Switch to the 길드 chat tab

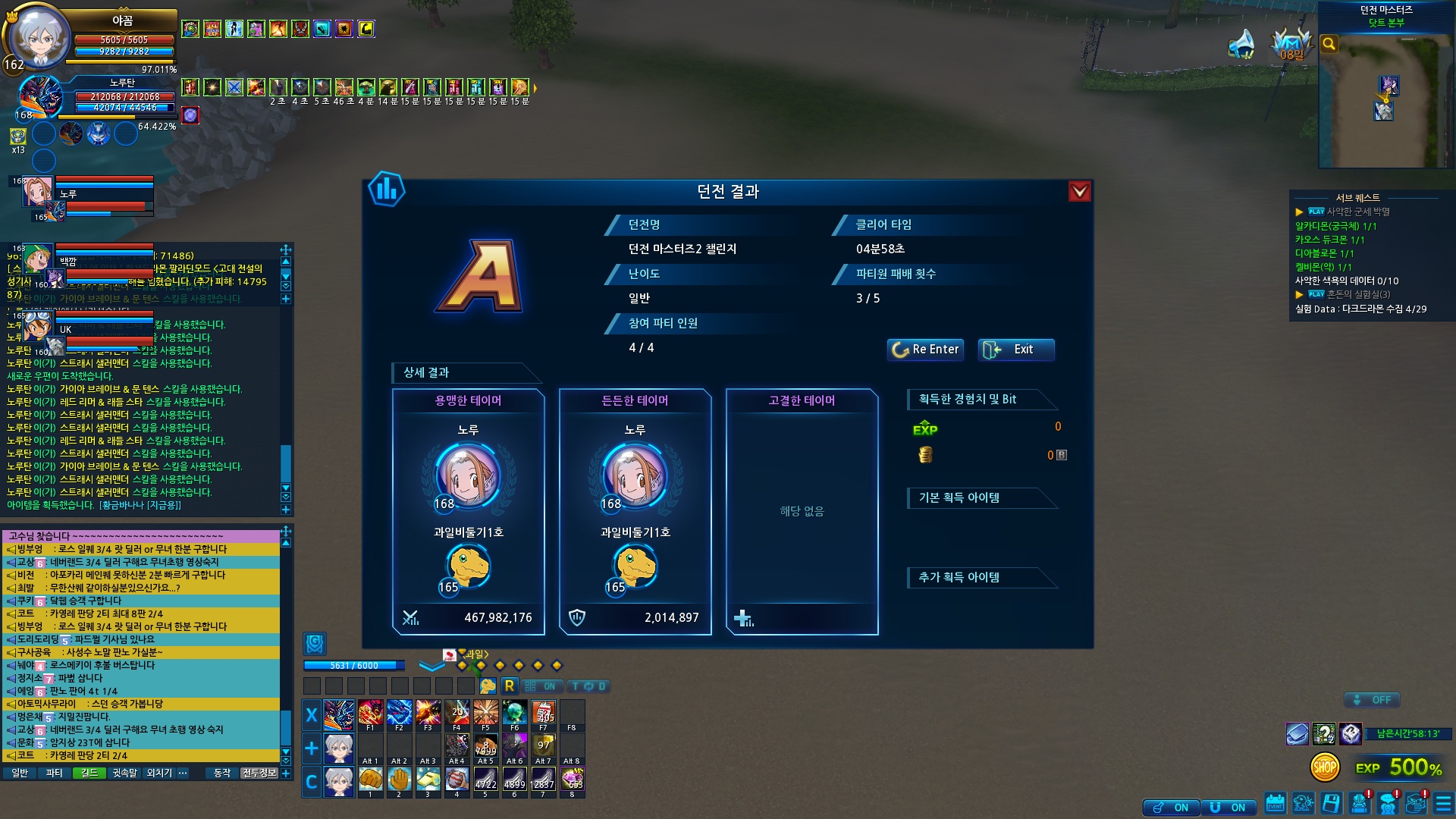point(89,773)
